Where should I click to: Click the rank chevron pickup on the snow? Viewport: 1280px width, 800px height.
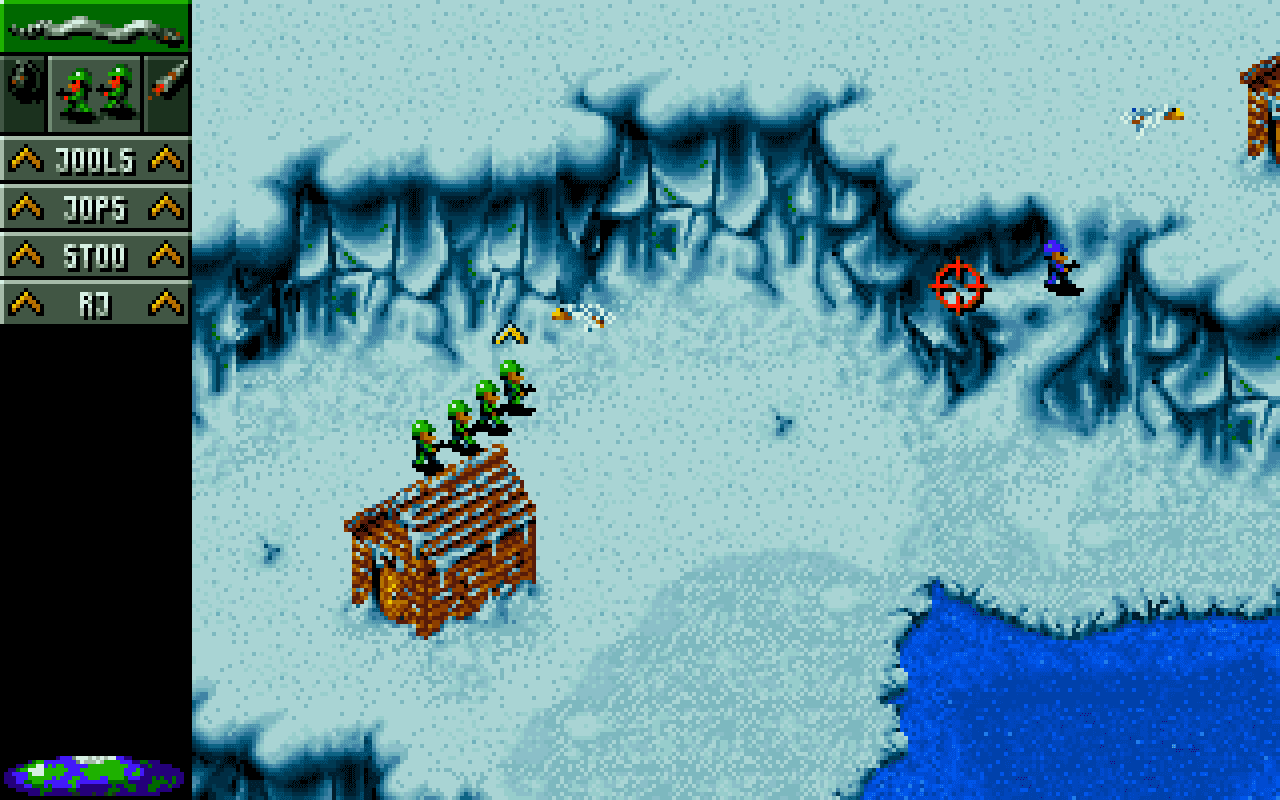coord(510,333)
